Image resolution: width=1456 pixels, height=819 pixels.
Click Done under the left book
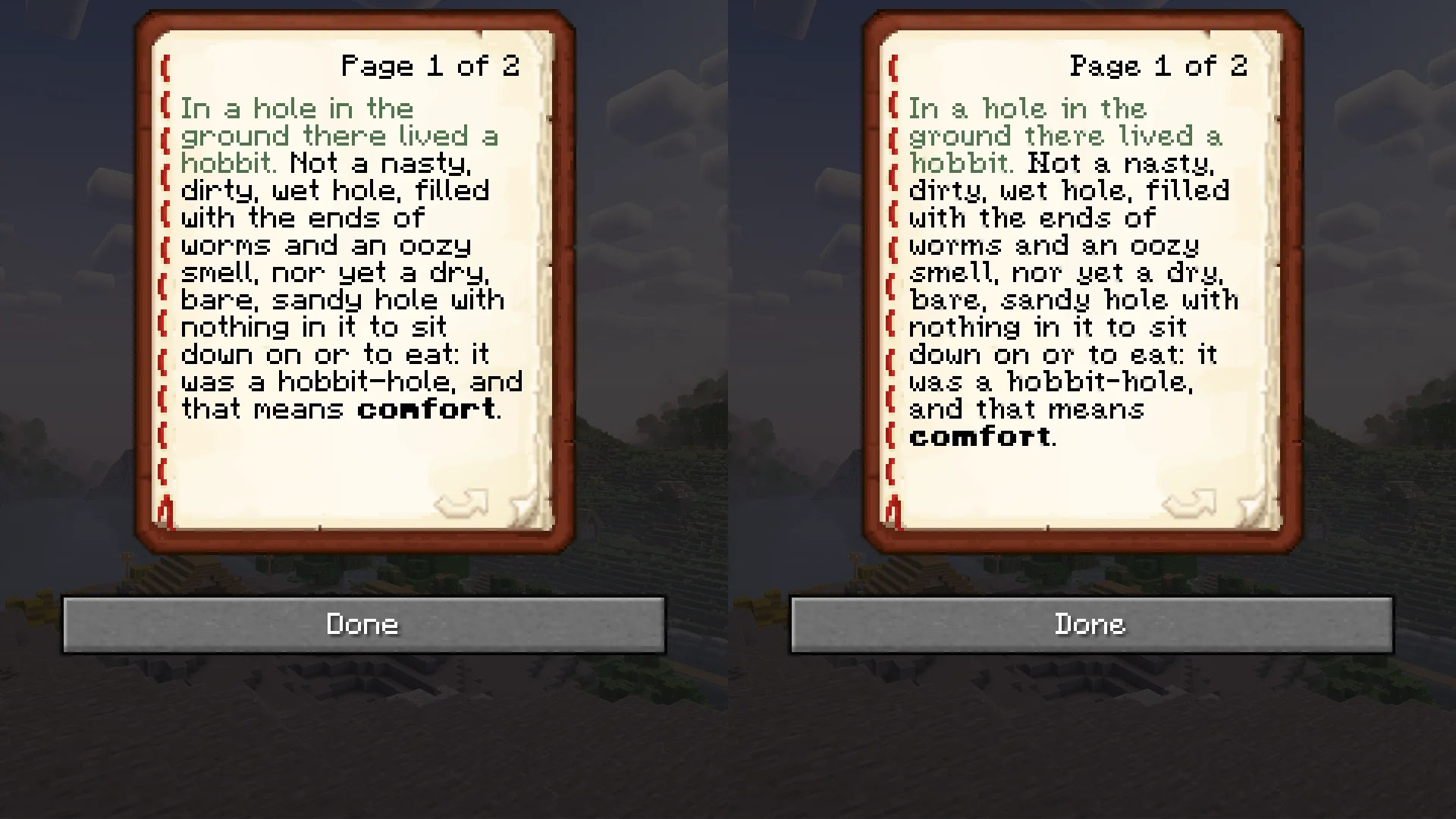tap(363, 624)
